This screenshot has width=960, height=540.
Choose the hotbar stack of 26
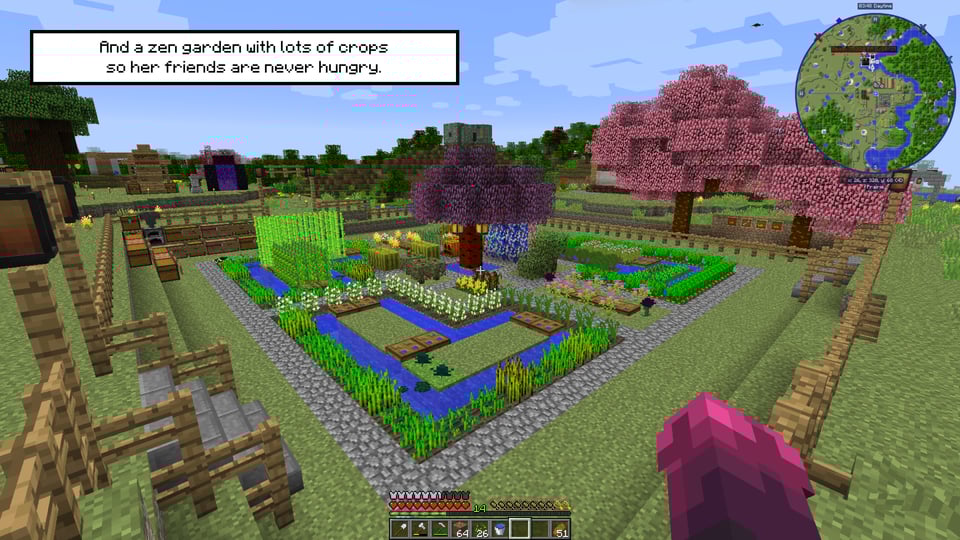point(480,528)
